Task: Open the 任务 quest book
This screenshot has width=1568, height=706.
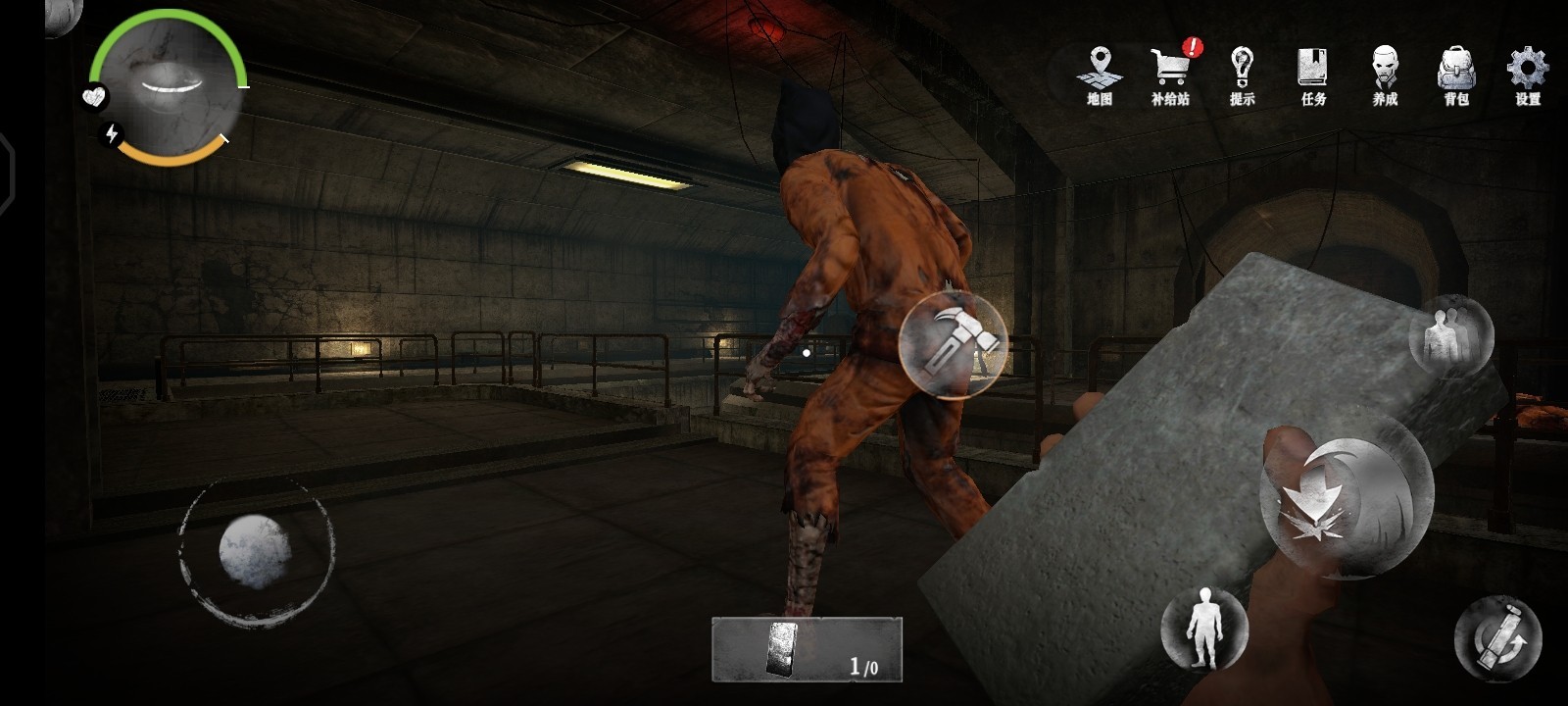Action: click(x=1313, y=74)
